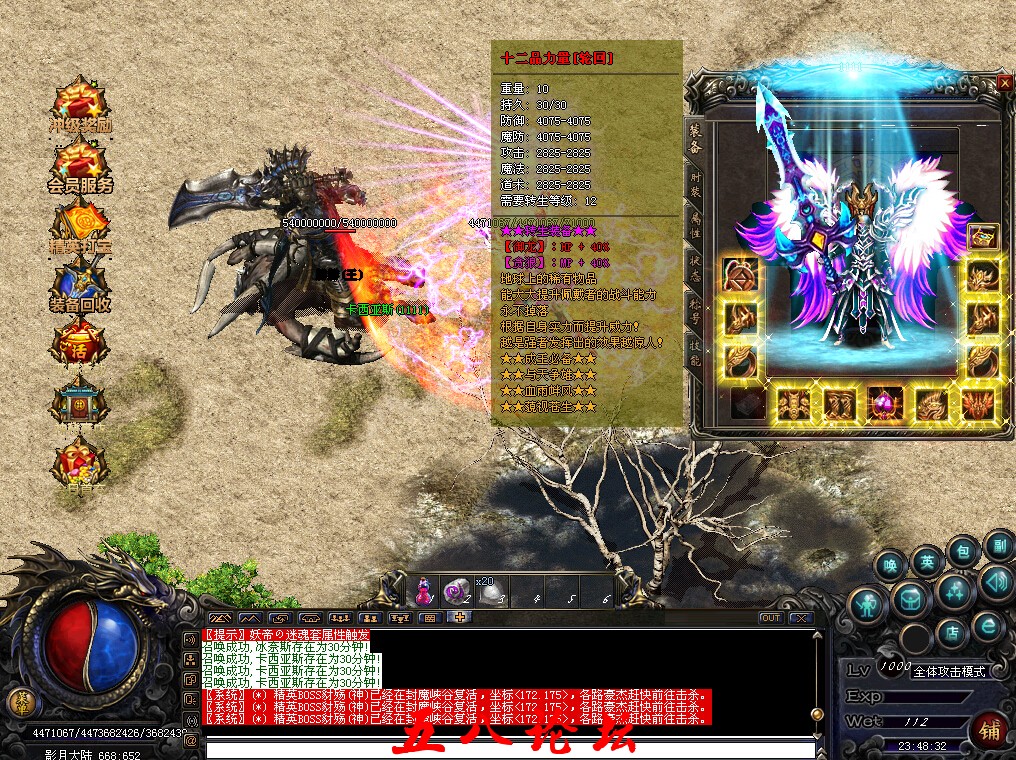Use the red potion in hotbar slot 1
The height and width of the screenshot is (760, 1016).
pyautogui.click(x=424, y=591)
